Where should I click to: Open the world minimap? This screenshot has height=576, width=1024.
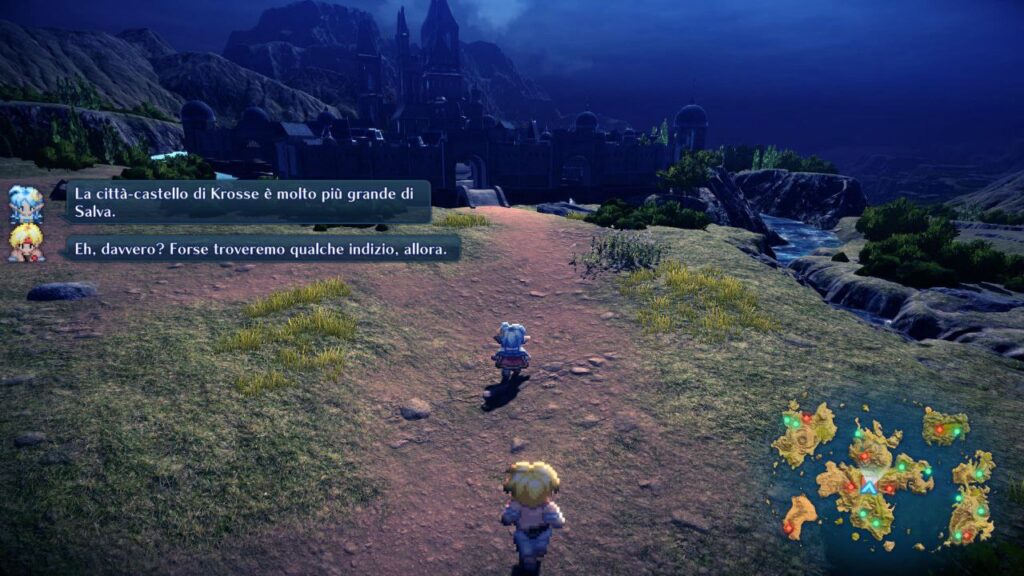[886, 474]
